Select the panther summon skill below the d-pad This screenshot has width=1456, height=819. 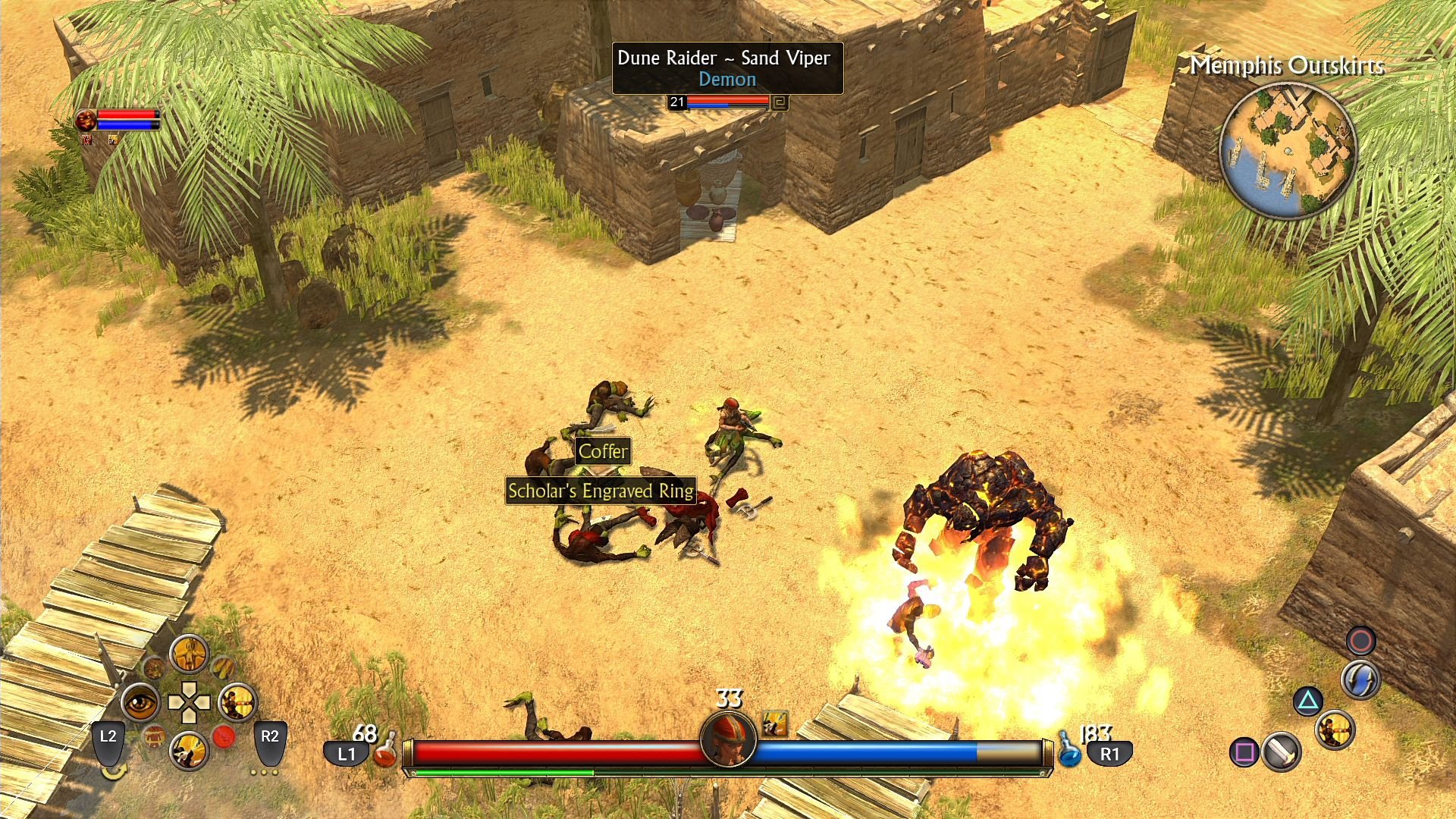click(x=189, y=748)
